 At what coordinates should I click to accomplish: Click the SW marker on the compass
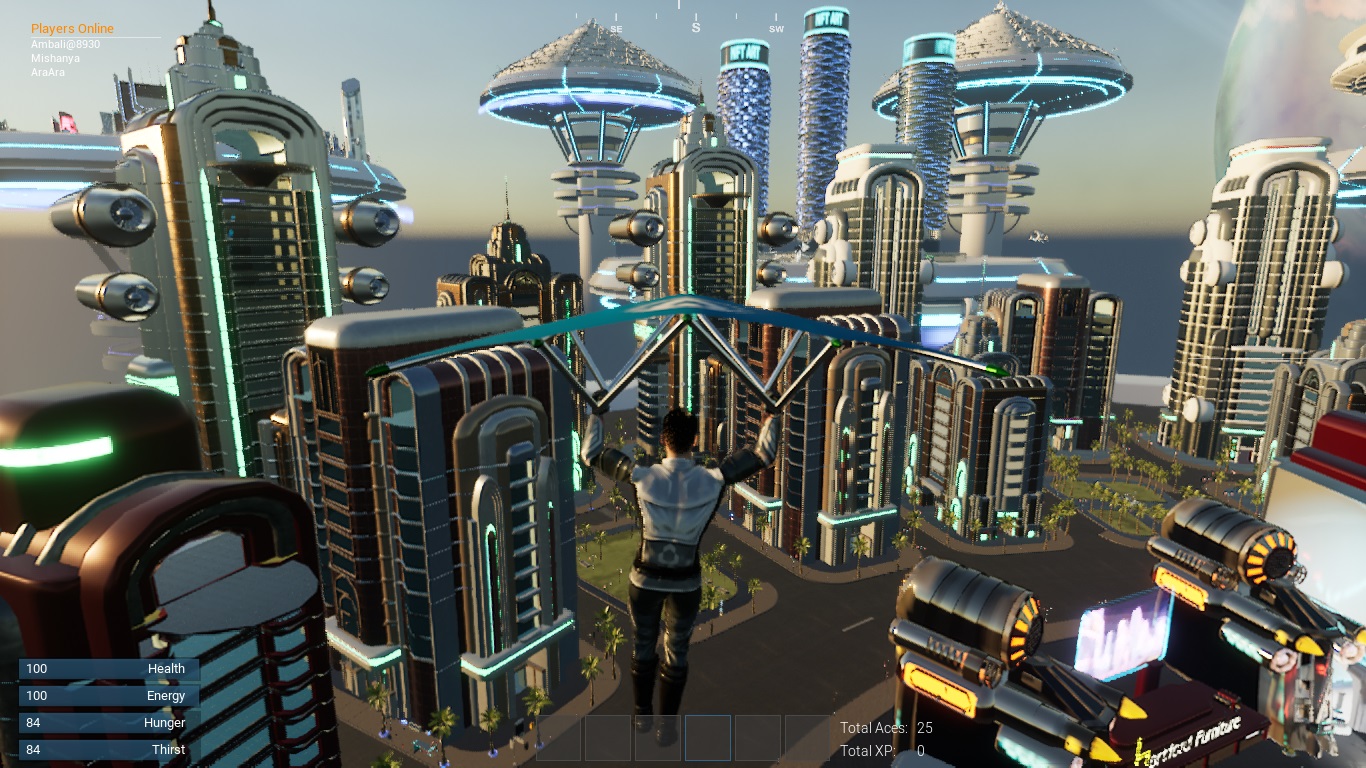tap(777, 29)
